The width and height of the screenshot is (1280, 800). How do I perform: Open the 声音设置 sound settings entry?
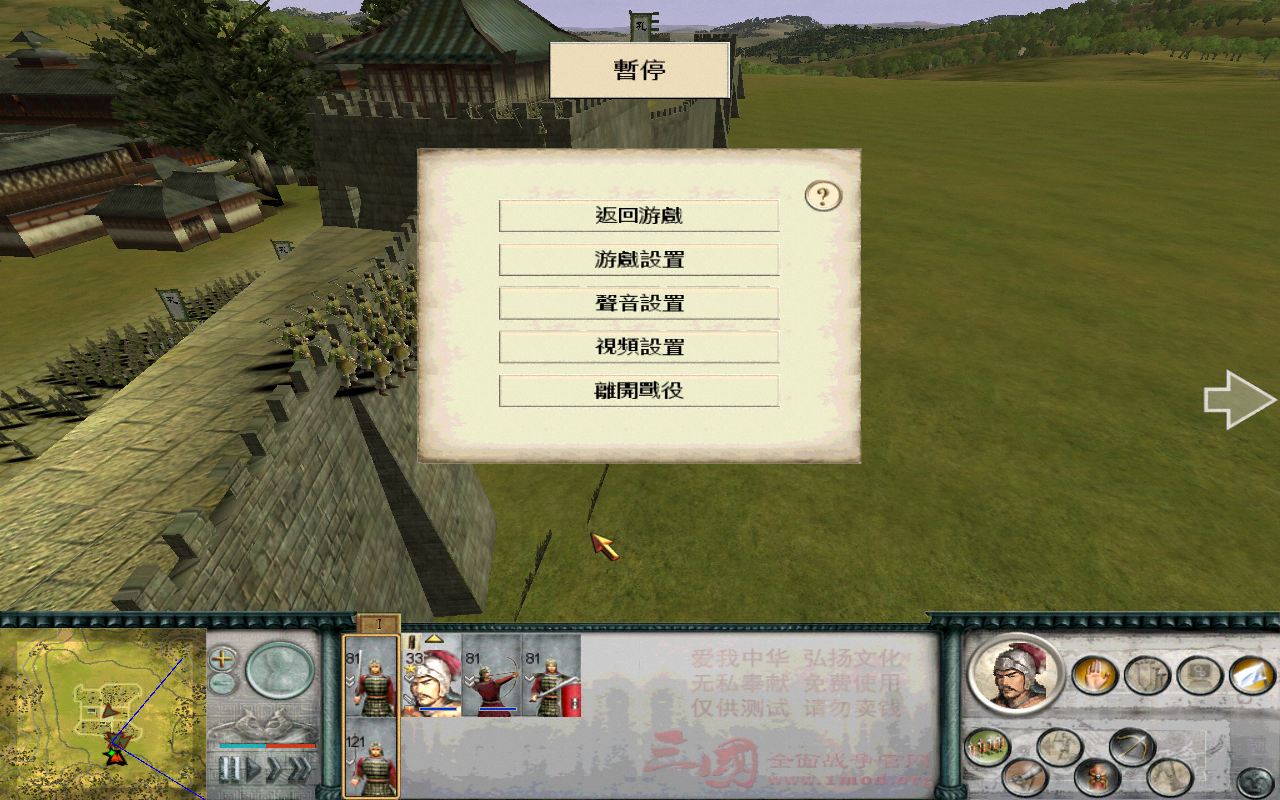point(638,302)
